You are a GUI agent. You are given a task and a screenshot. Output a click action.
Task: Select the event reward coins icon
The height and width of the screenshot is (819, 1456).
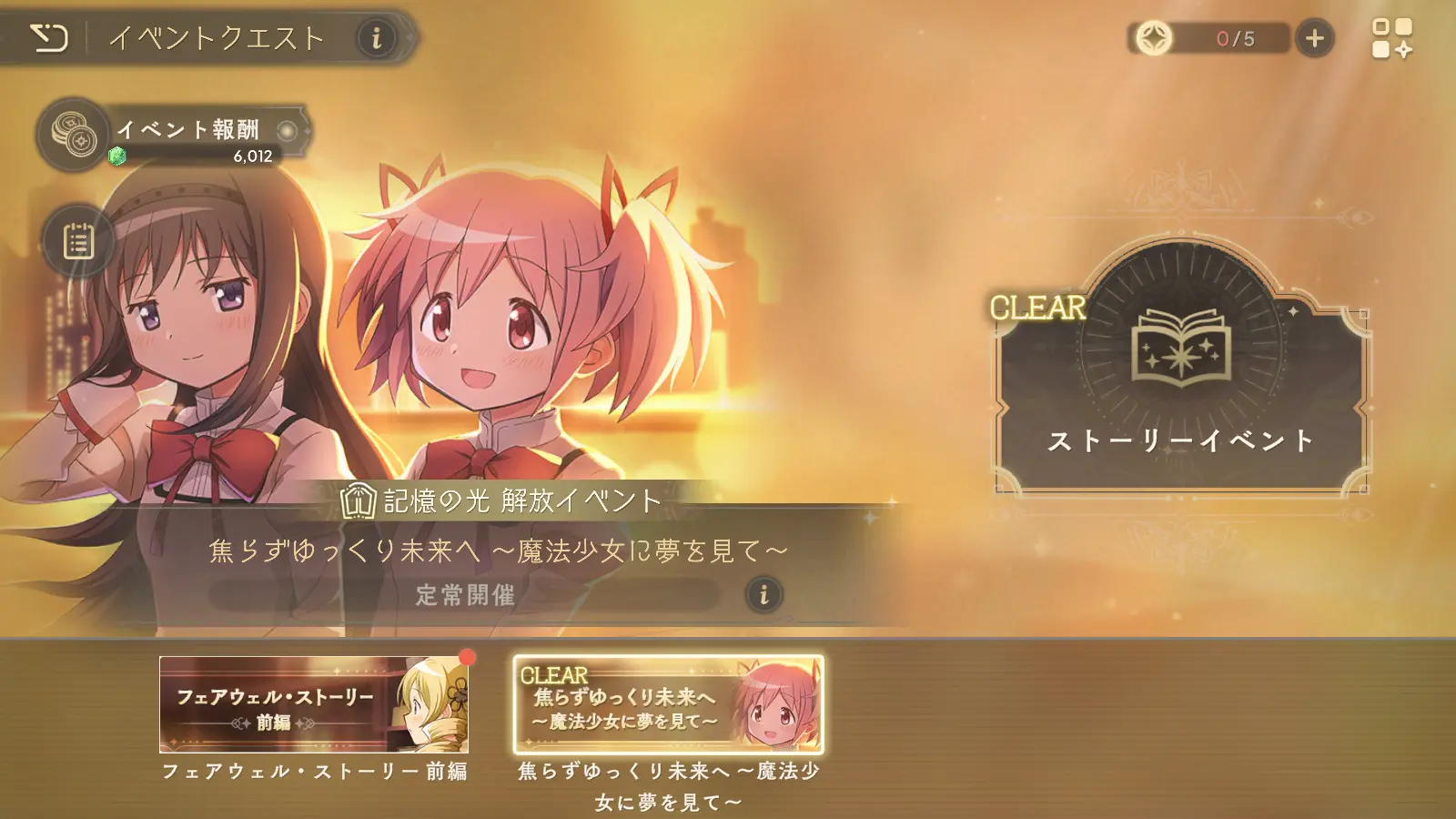point(76,133)
